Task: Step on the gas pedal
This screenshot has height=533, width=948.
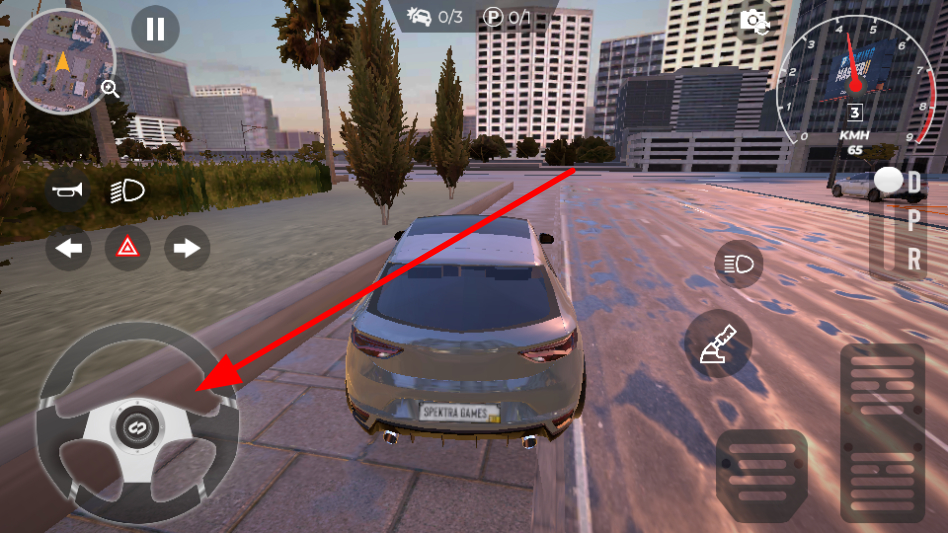Action: pyautogui.click(x=882, y=432)
